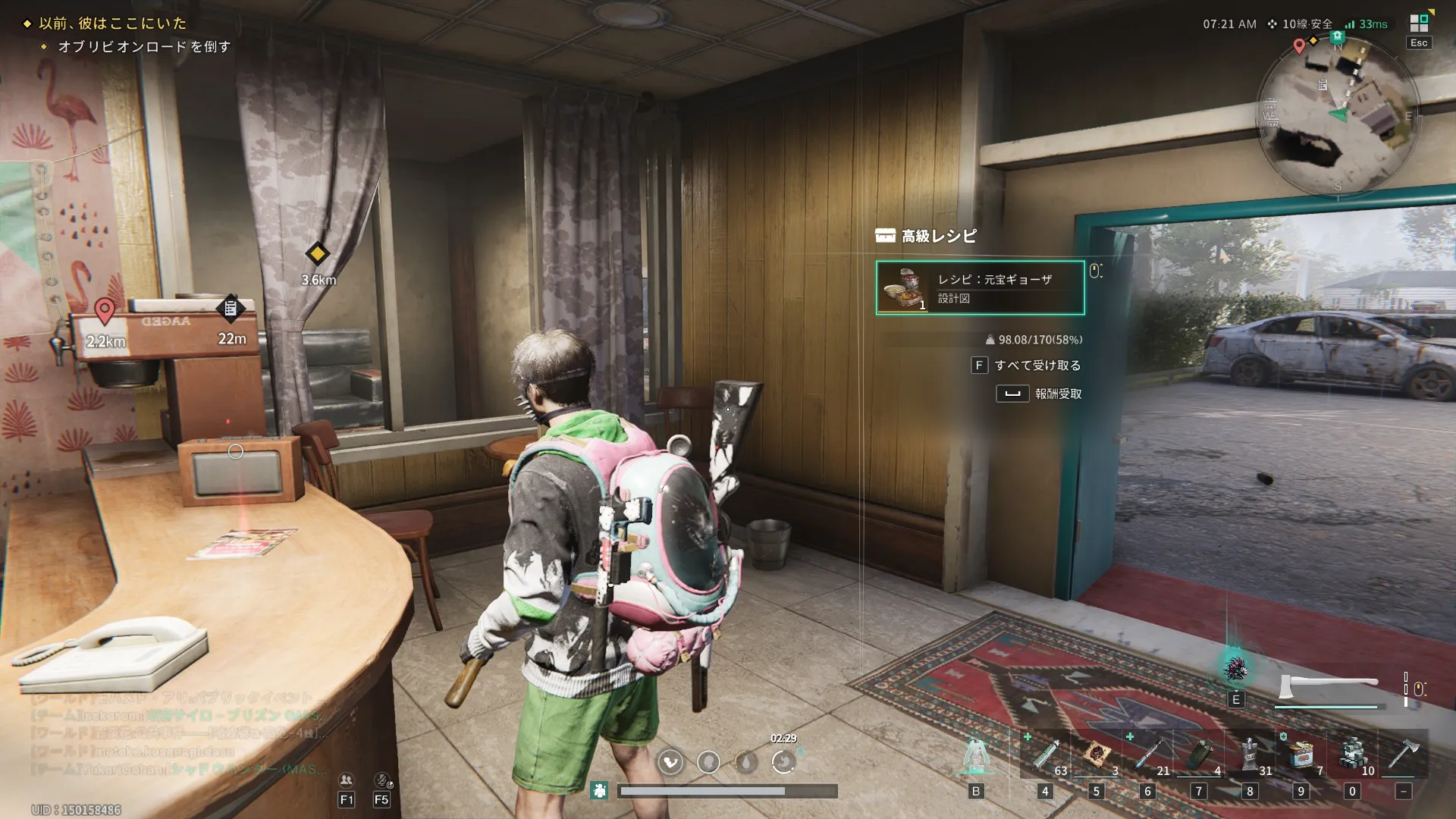The width and height of the screenshot is (1456, 819).
Task: Open the team icon above F1
Action: point(347,780)
